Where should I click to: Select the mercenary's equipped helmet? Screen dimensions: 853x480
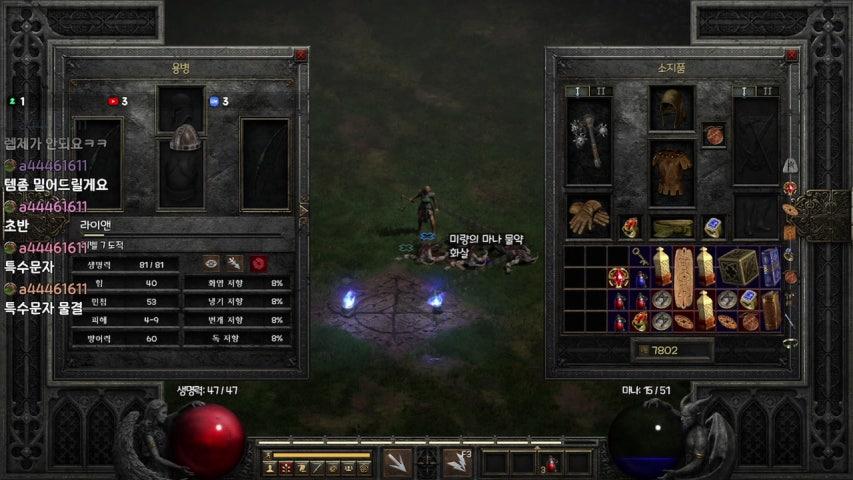181,139
